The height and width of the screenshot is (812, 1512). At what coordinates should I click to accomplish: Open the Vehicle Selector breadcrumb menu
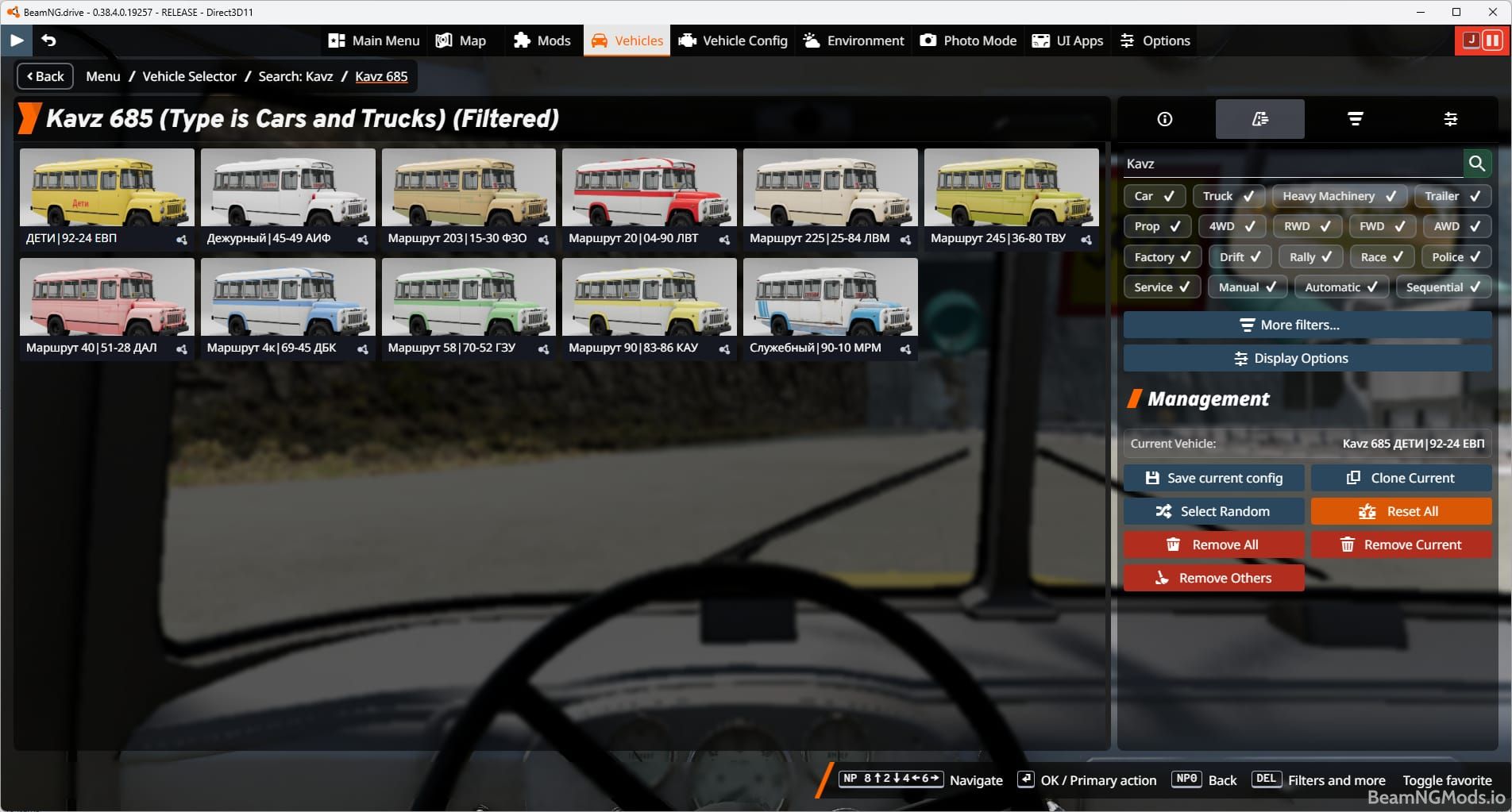pyautogui.click(x=189, y=76)
